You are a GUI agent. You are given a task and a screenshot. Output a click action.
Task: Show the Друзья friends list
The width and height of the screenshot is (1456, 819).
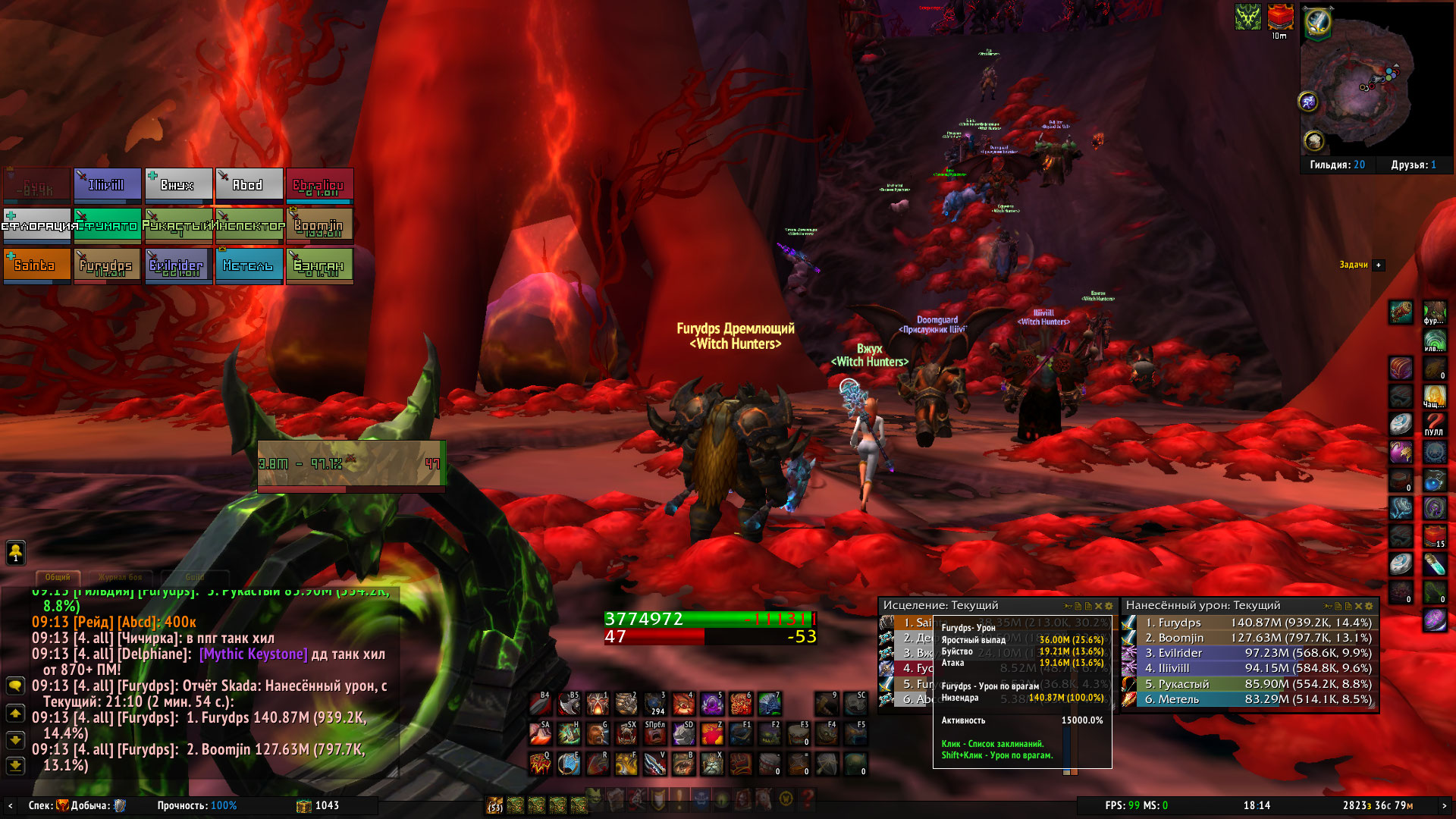[1413, 165]
